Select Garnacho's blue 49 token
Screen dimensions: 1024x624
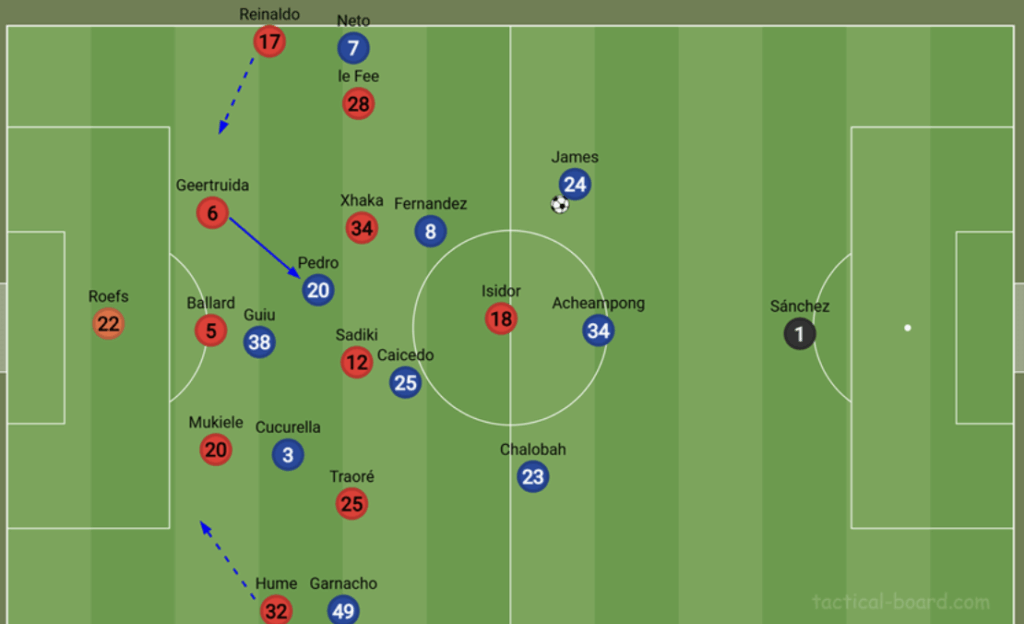pyautogui.click(x=343, y=610)
